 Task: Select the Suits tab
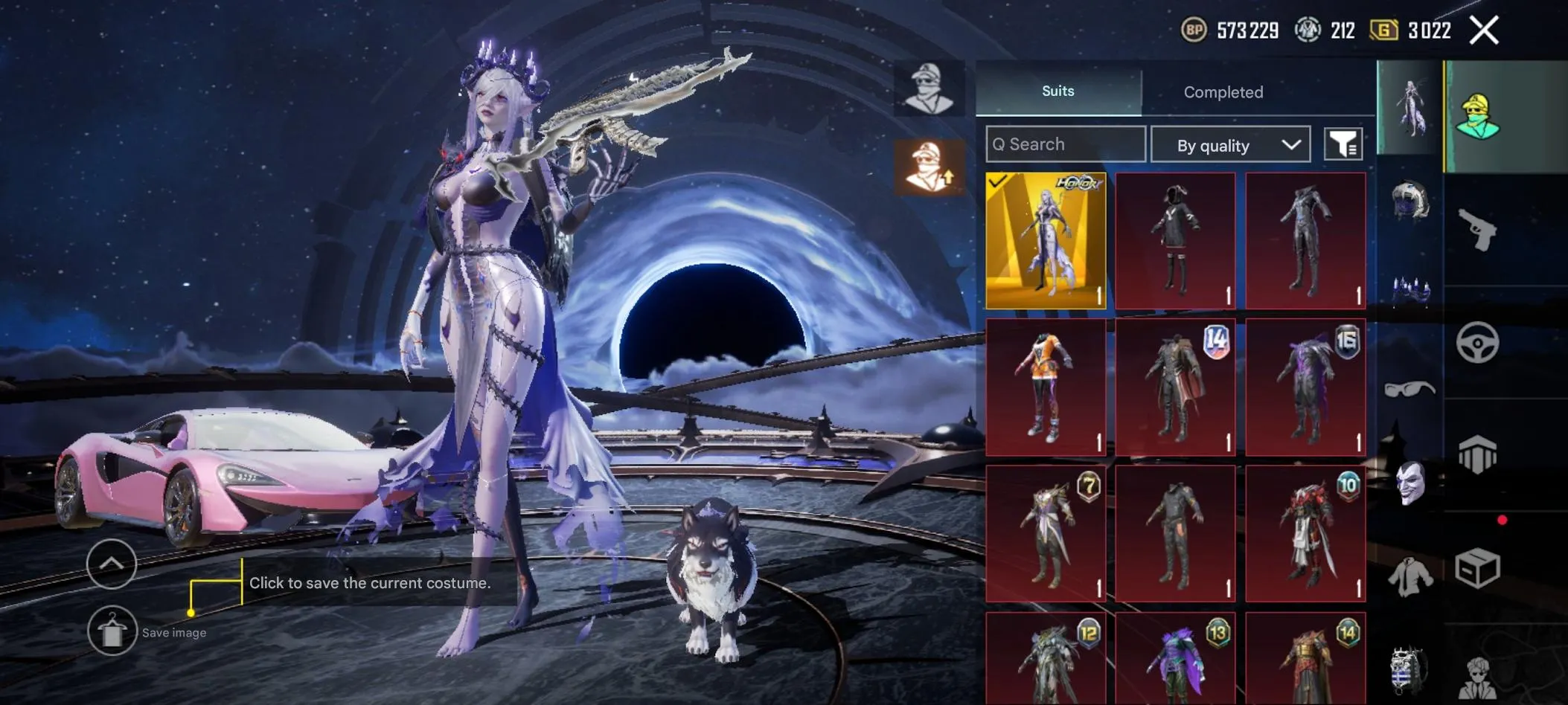coord(1057,91)
